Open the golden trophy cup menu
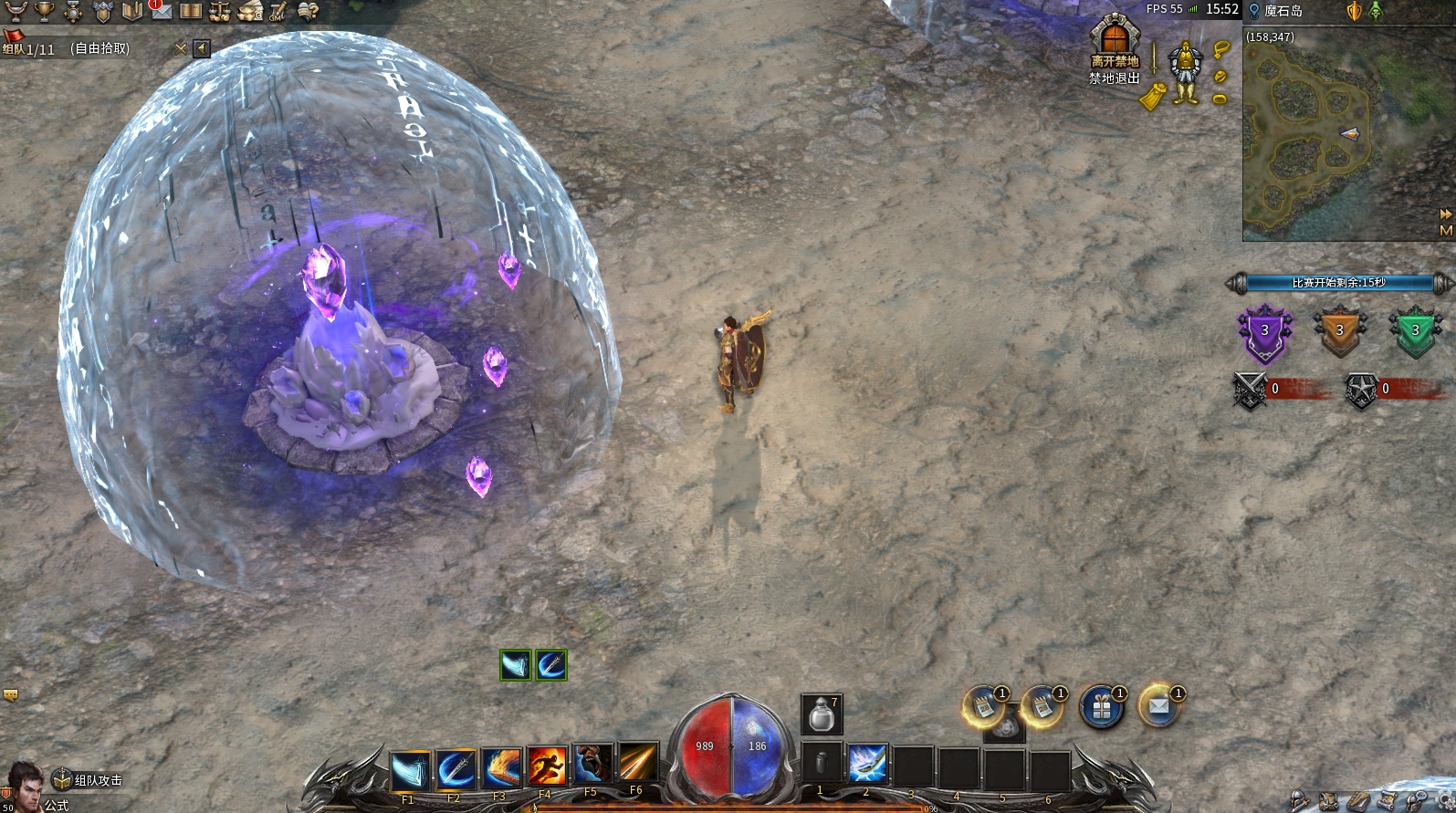The image size is (1456, 813). 43,11
